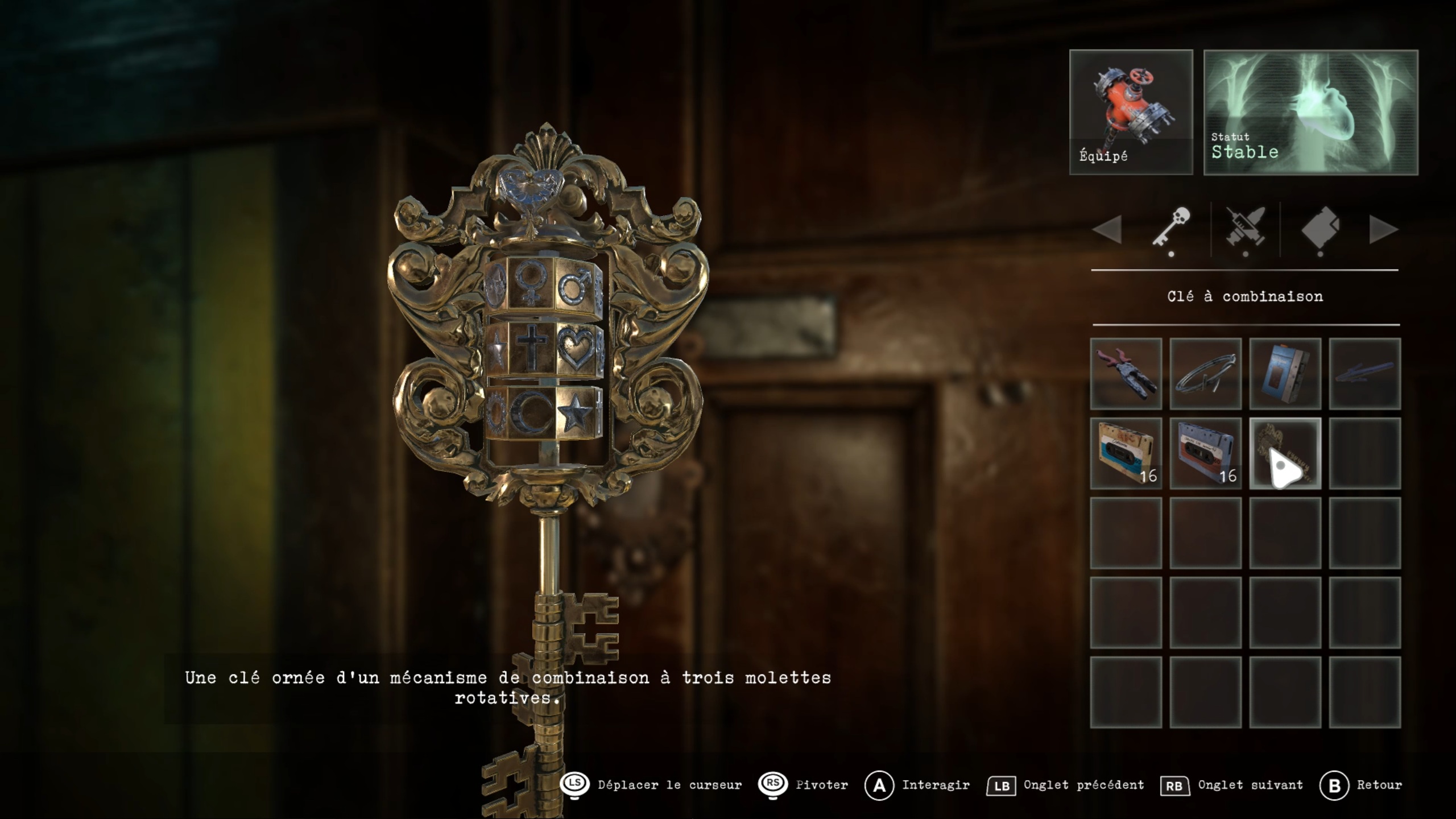Open the folded document files tab

click(x=1319, y=228)
